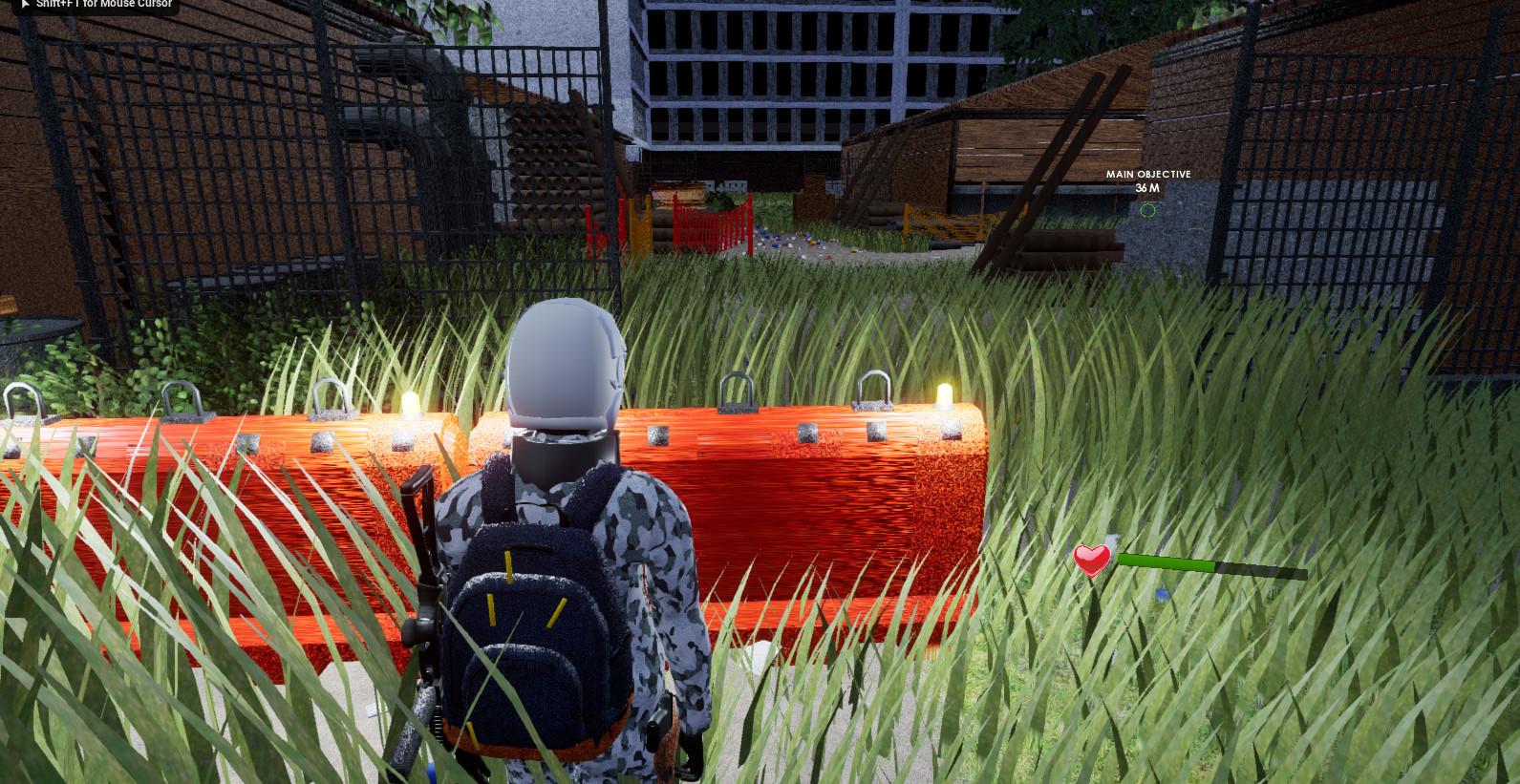The height and width of the screenshot is (784, 1520).
Task: Click the play arrow before Shift+F1 hint
Action: pyautogui.click(x=27, y=4)
